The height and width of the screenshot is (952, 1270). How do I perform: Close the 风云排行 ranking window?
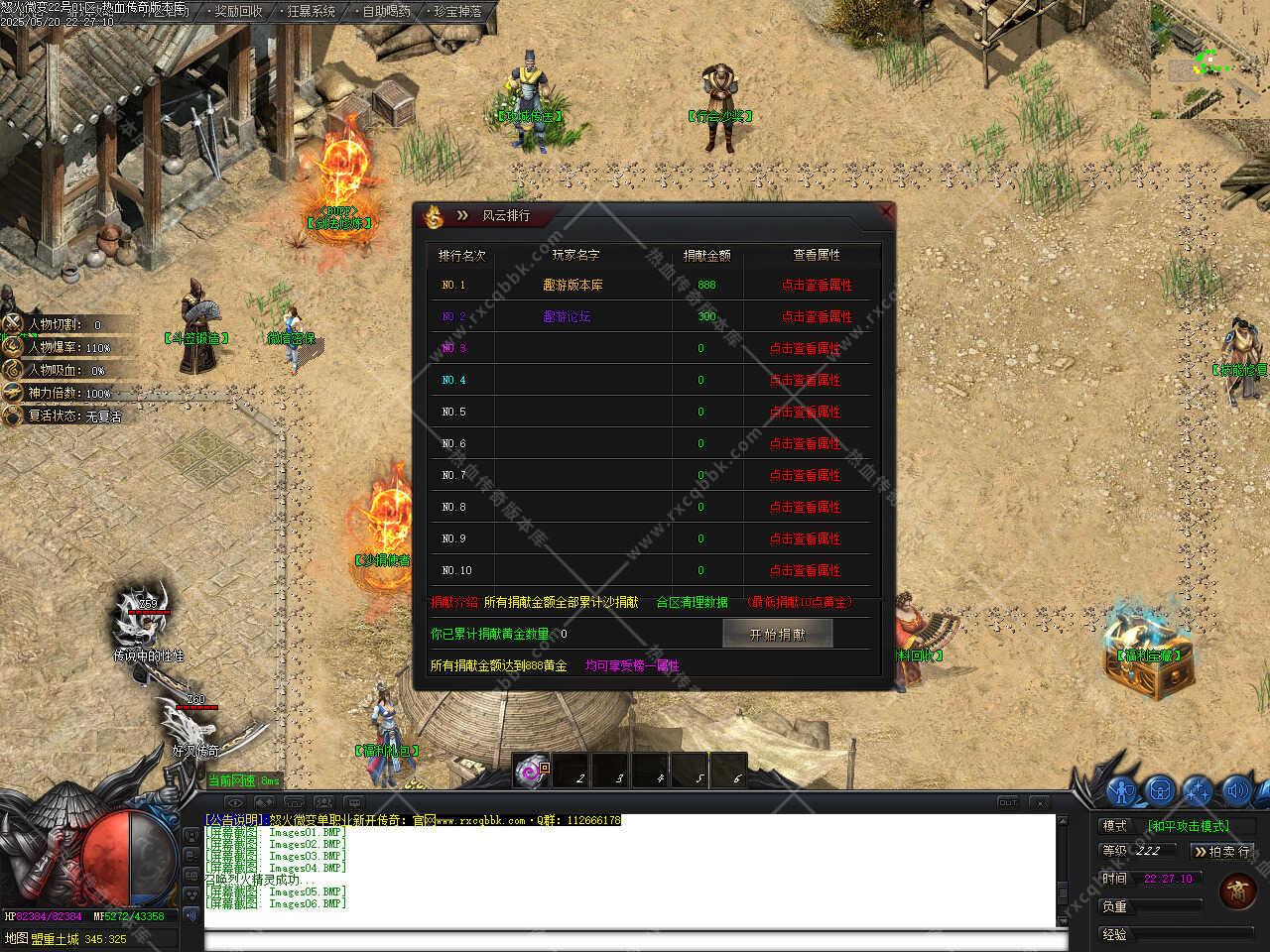pyautogui.click(x=886, y=211)
